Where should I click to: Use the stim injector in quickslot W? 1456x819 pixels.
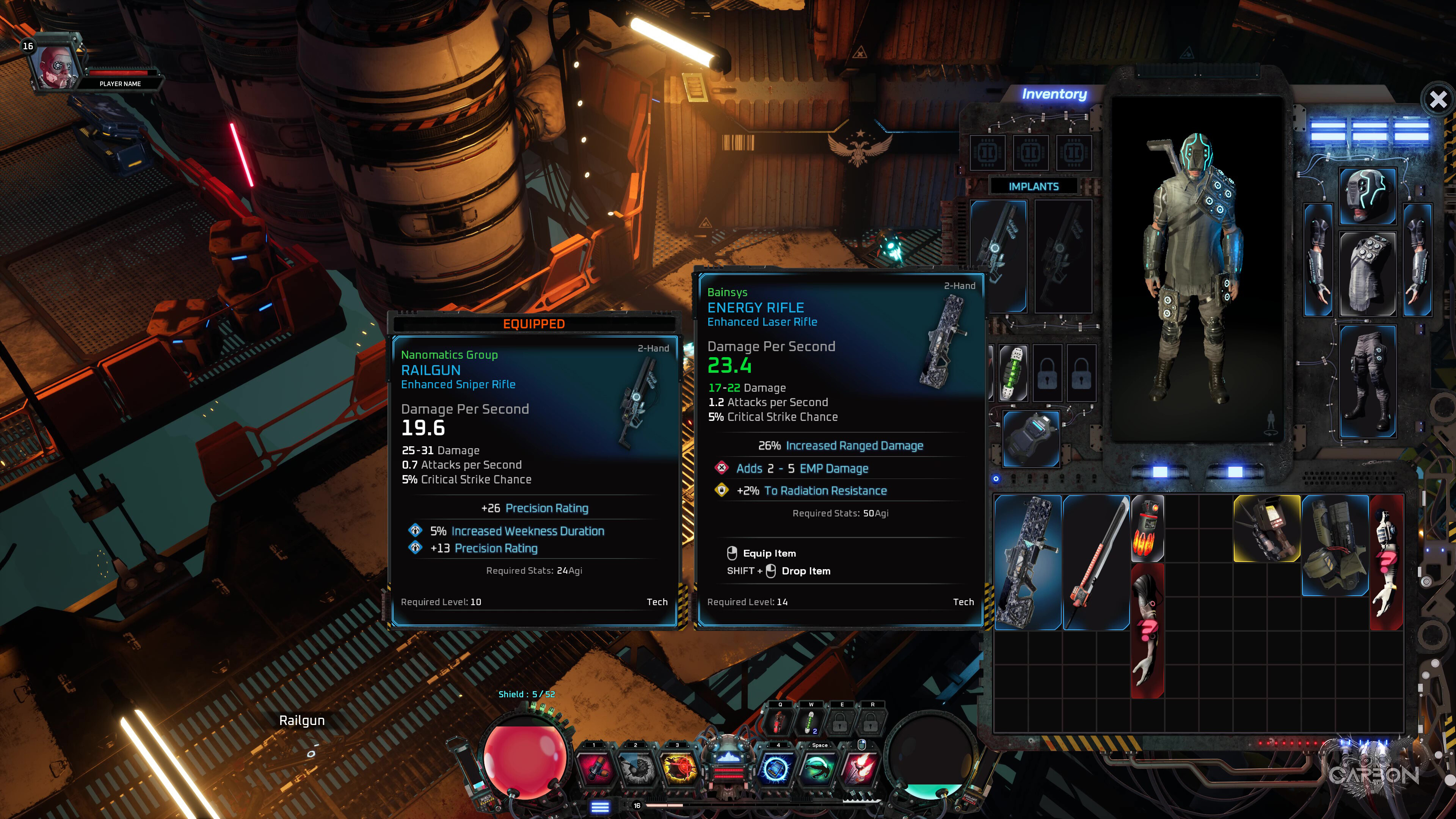(x=810, y=722)
